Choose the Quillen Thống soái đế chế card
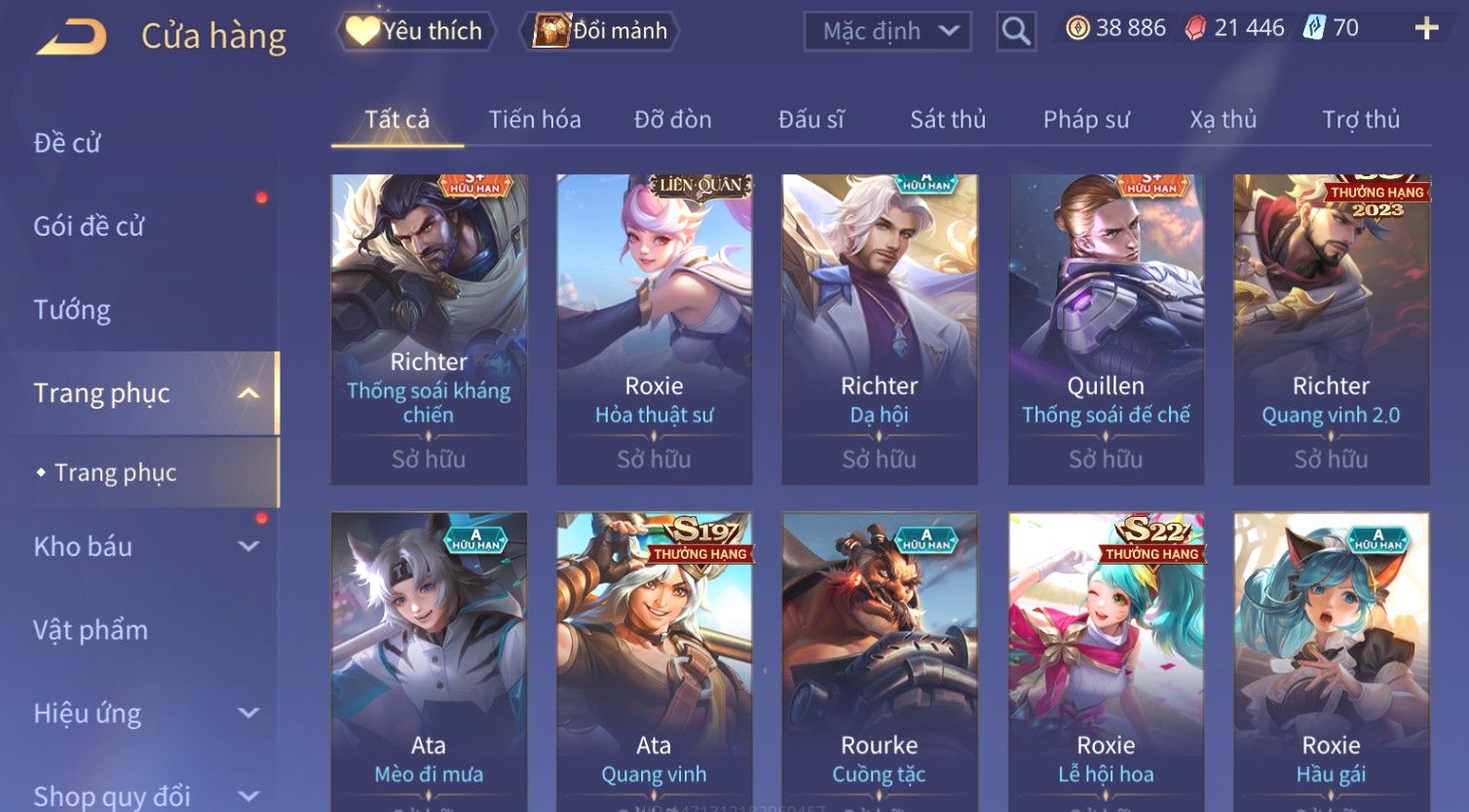The width and height of the screenshot is (1469, 812). click(1106, 329)
